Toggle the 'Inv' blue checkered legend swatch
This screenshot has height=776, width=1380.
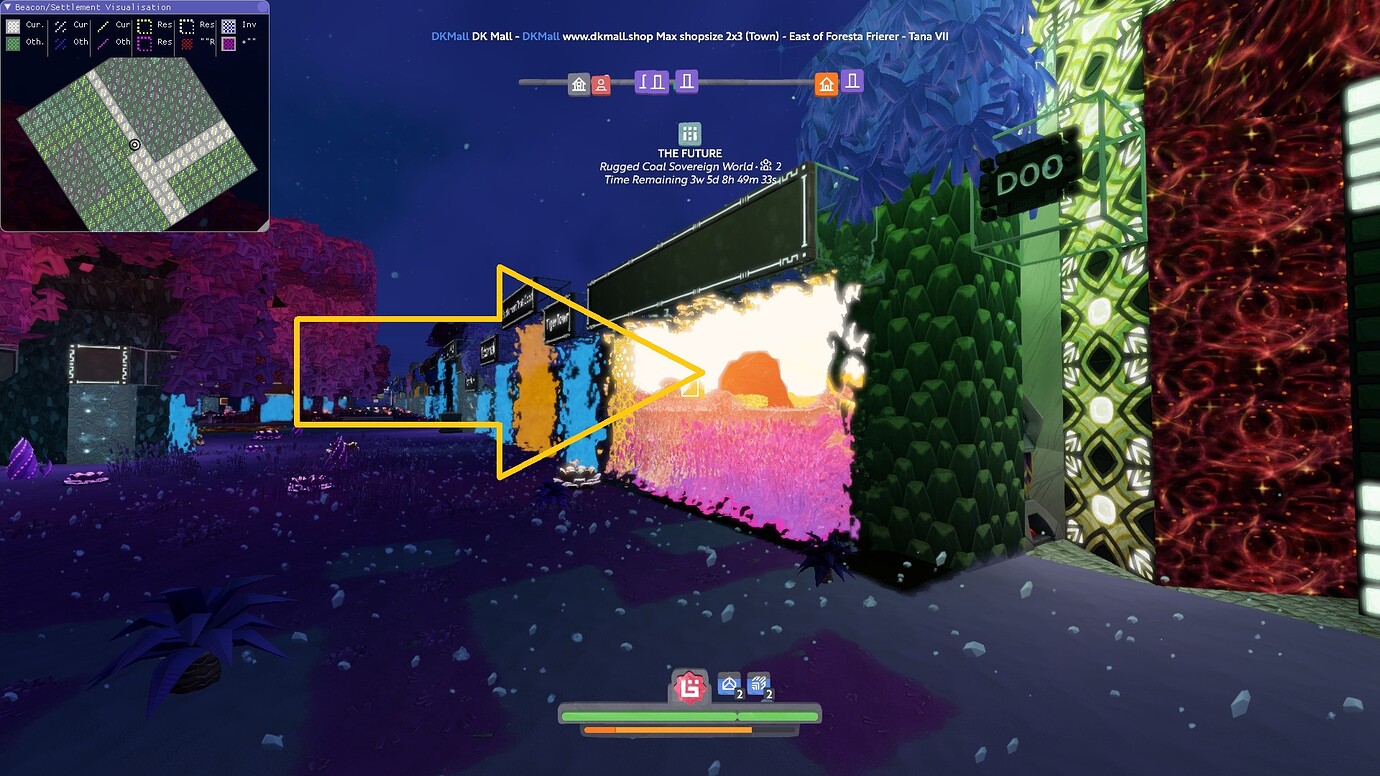tap(229, 25)
